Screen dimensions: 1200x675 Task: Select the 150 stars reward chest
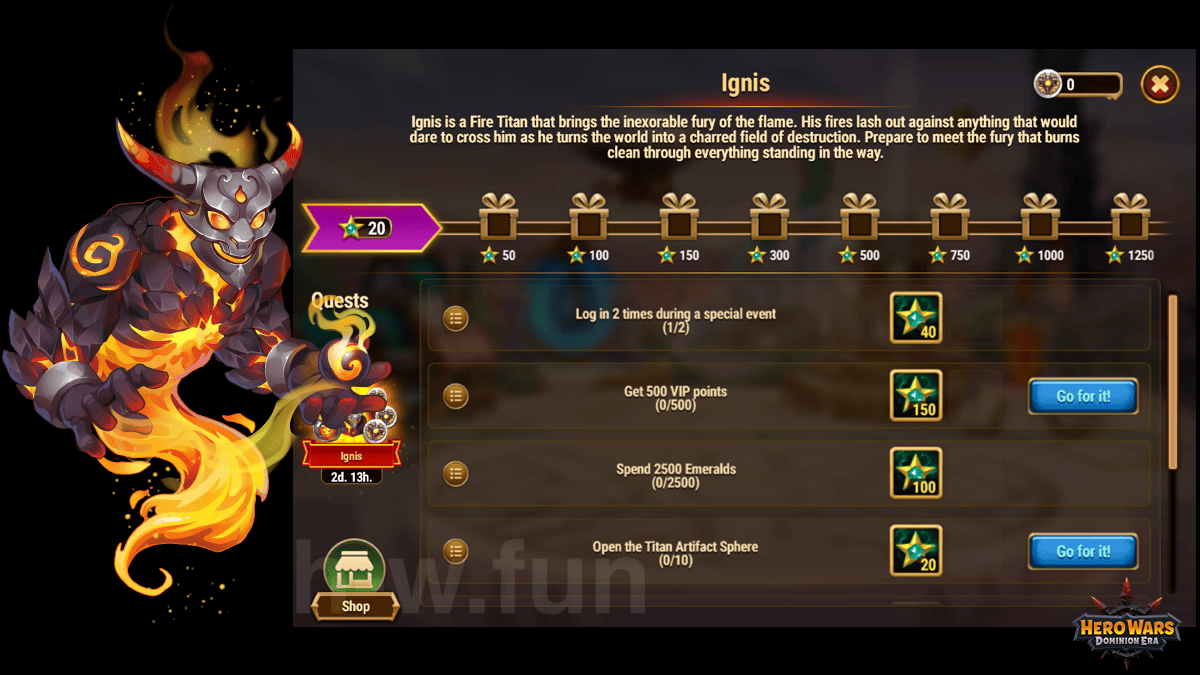[679, 216]
